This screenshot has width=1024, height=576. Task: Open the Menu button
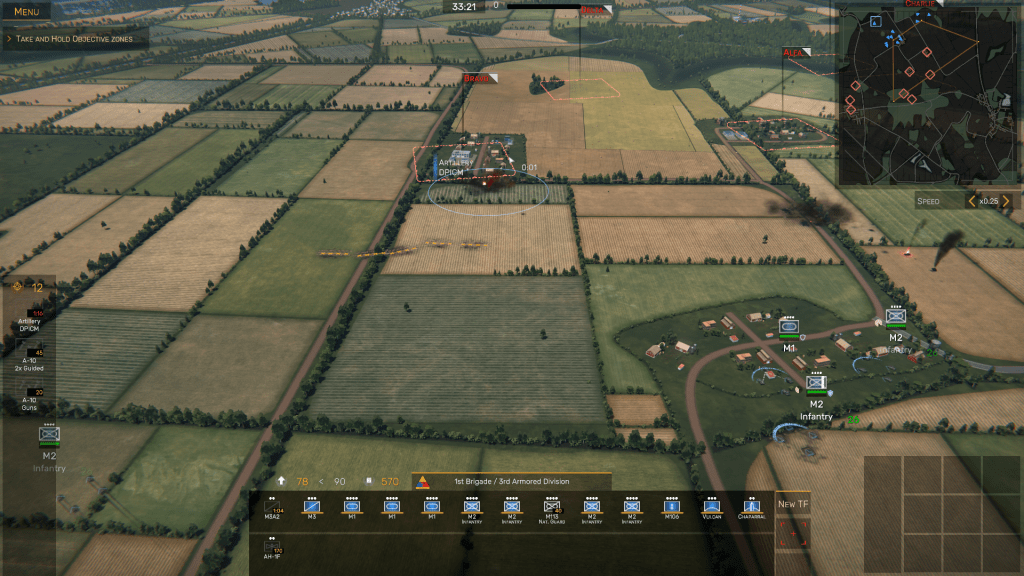pos(27,12)
